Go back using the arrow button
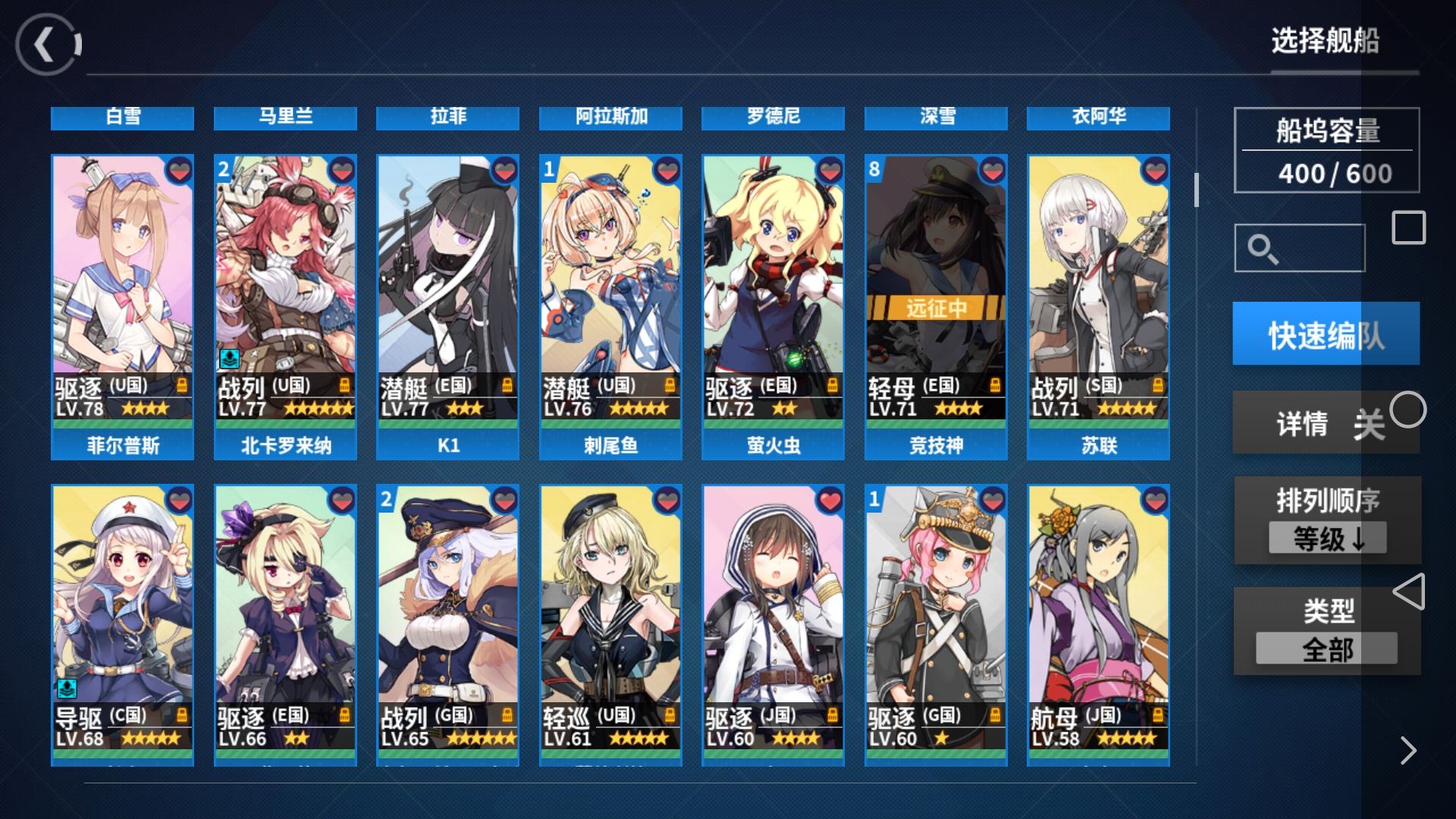The height and width of the screenshot is (819, 1456). (x=47, y=45)
